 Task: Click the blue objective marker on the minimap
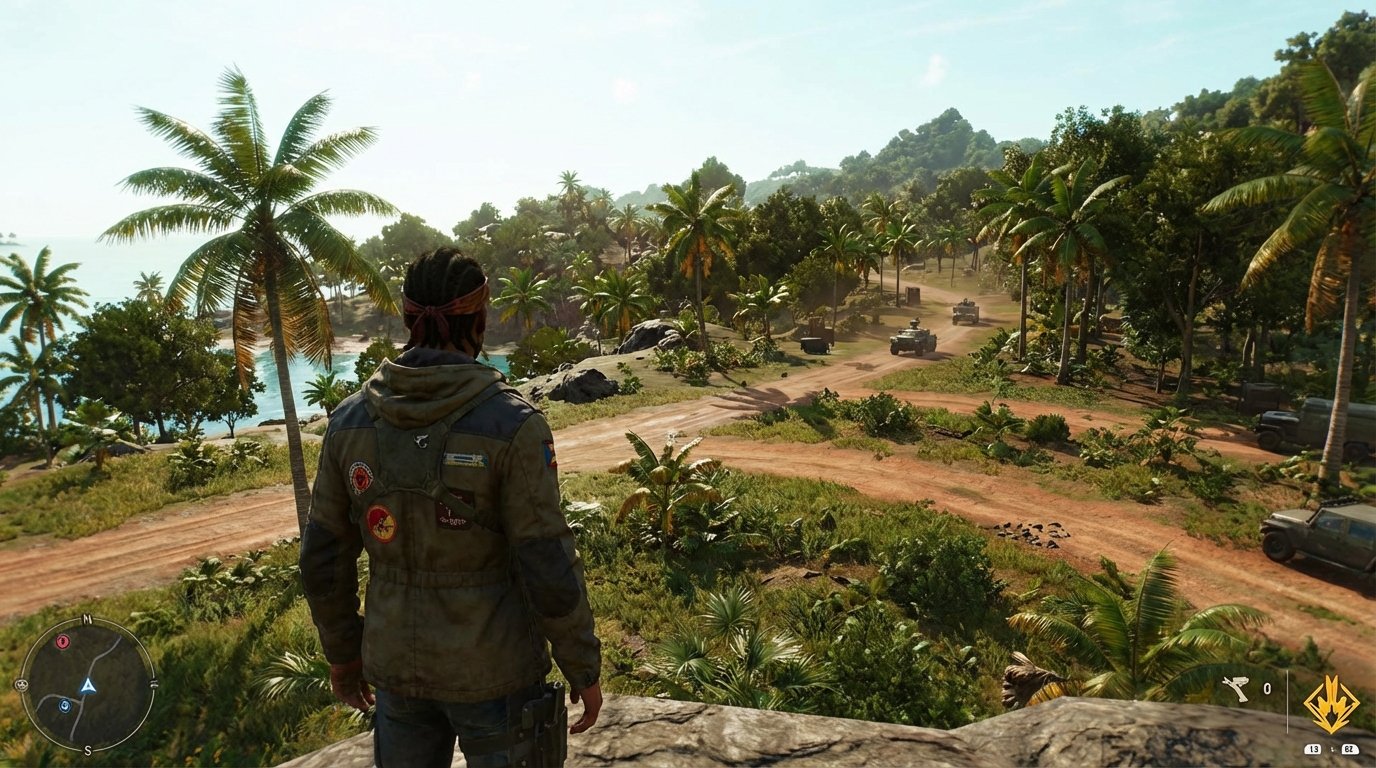tap(66, 705)
